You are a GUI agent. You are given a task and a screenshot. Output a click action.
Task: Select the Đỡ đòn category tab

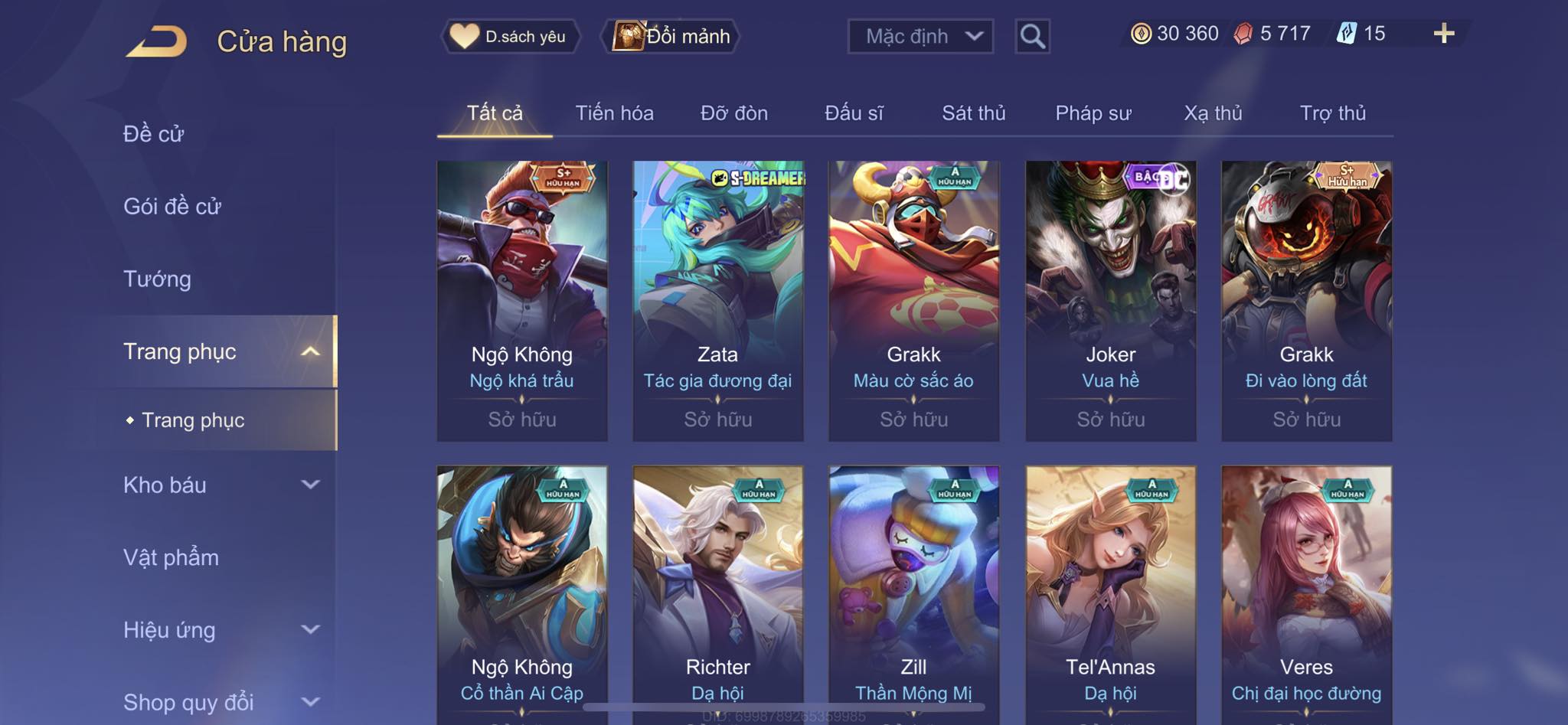click(x=733, y=113)
